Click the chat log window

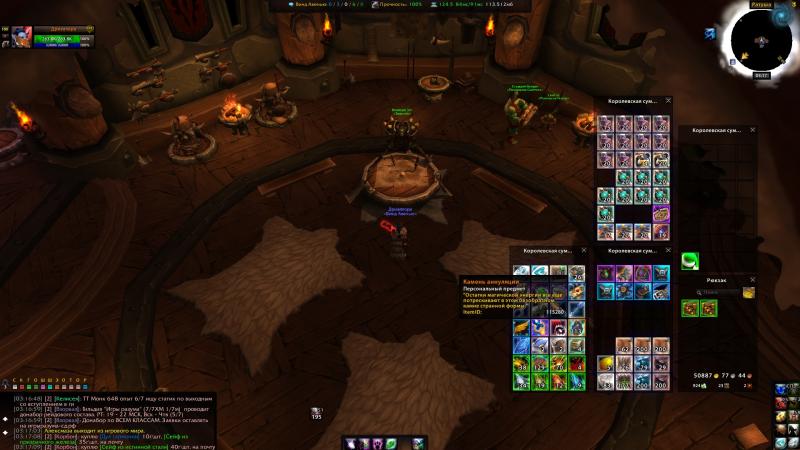[x=110, y=420]
